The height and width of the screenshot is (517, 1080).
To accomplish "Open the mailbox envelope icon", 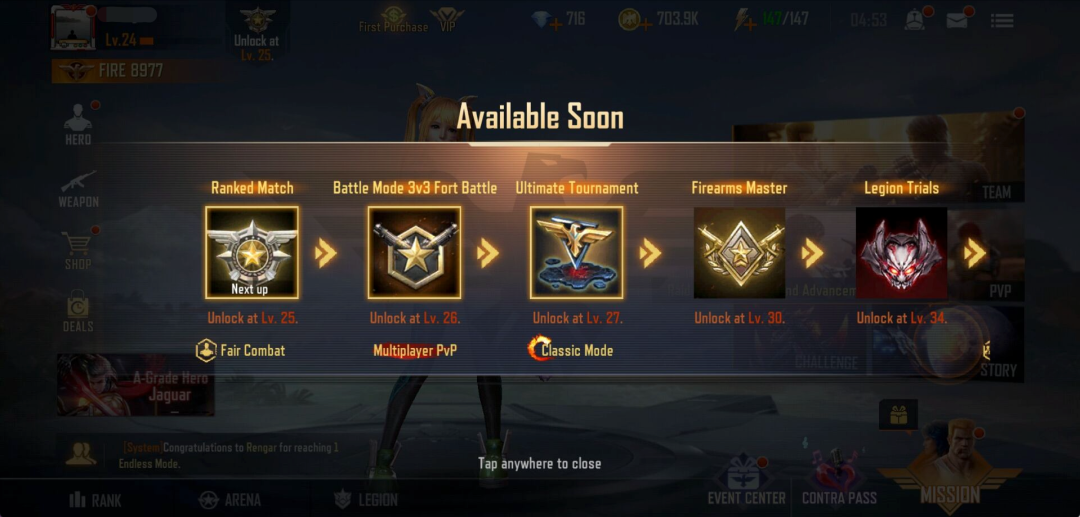I will coord(957,20).
